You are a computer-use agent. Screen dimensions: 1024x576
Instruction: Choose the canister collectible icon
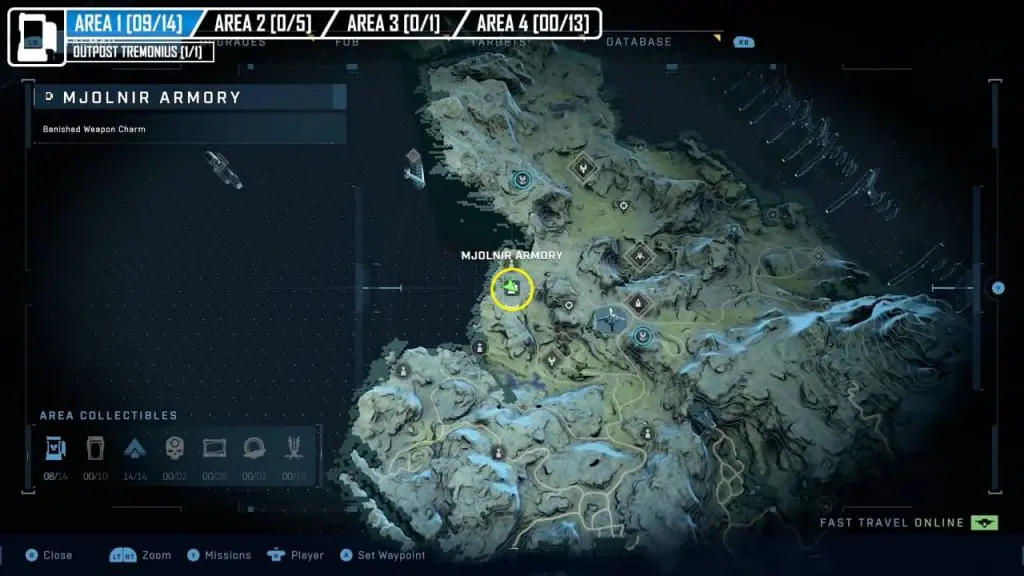(x=95, y=448)
